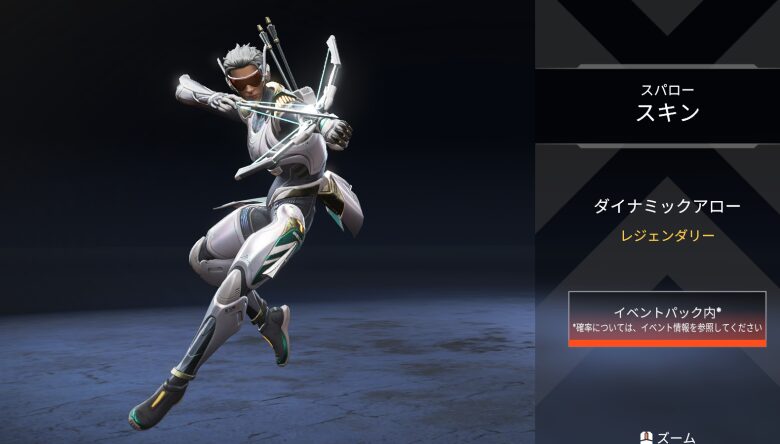780x444 pixels.
Task: Click the イベントパック内 event pack button
Action: [x=667, y=318]
